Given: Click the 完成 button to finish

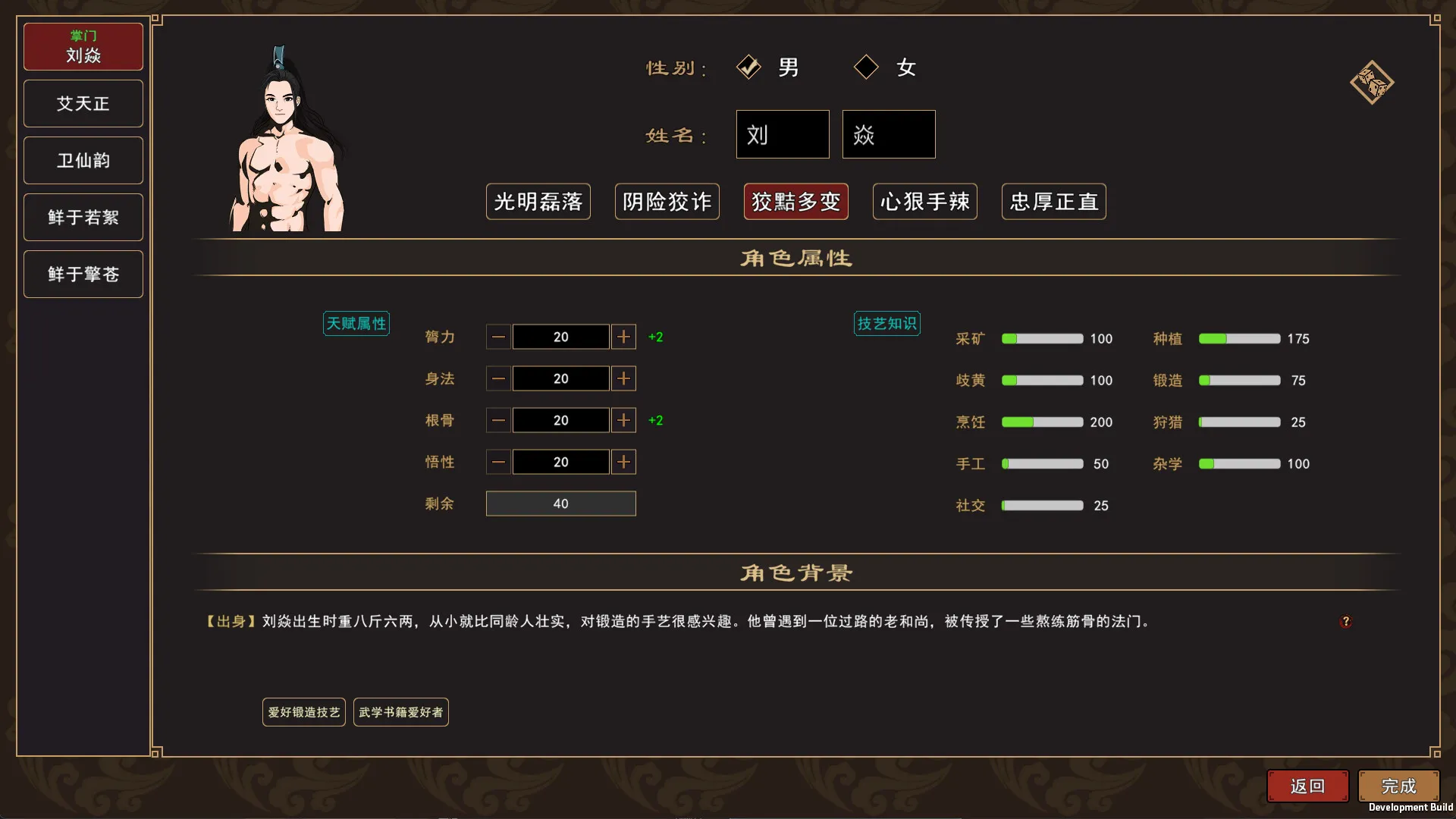Looking at the screenshot, I should coord(1398,786).
